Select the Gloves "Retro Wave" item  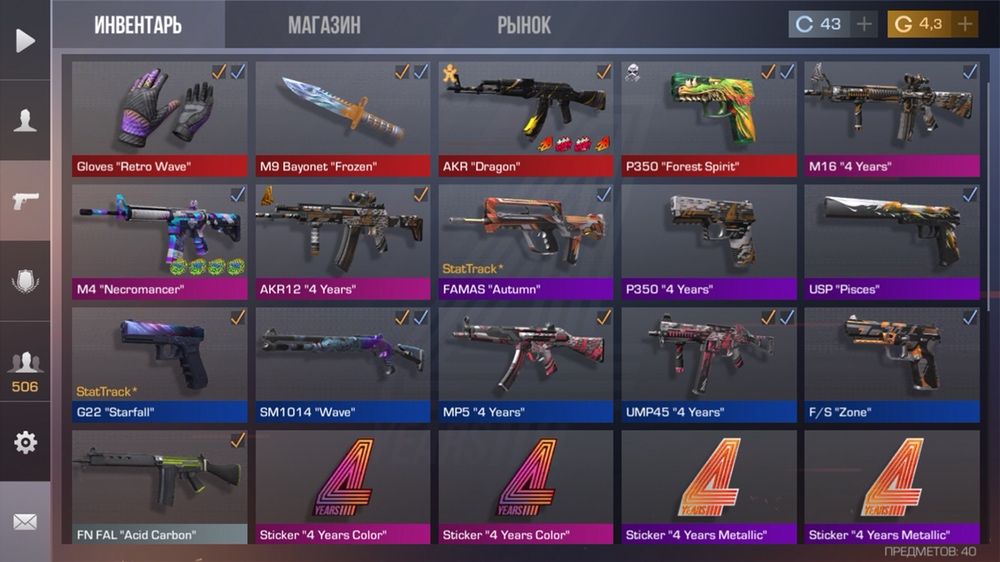160,118
